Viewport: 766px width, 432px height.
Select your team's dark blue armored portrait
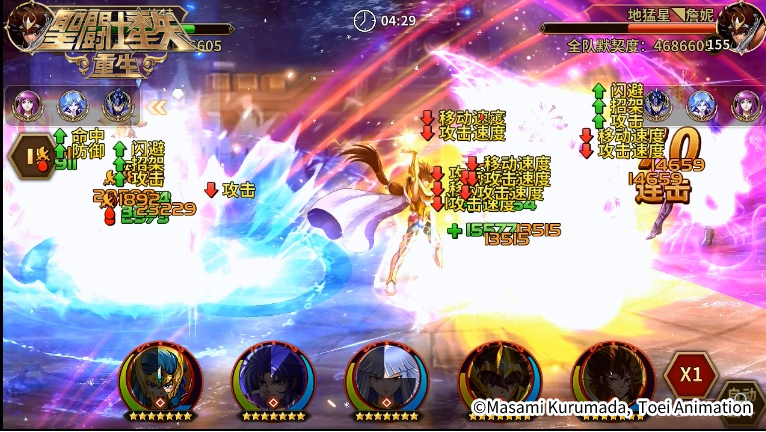(117, 105)
